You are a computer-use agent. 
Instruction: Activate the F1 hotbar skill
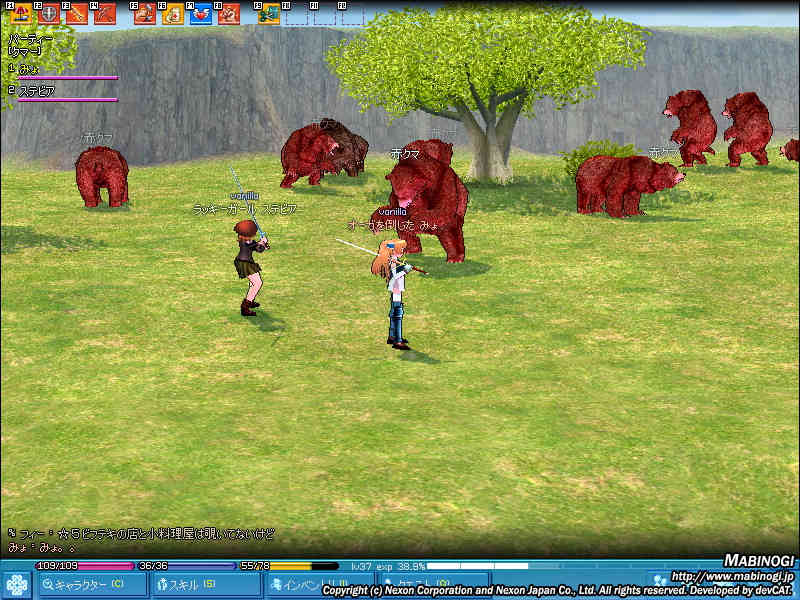(x=19, y=14)
